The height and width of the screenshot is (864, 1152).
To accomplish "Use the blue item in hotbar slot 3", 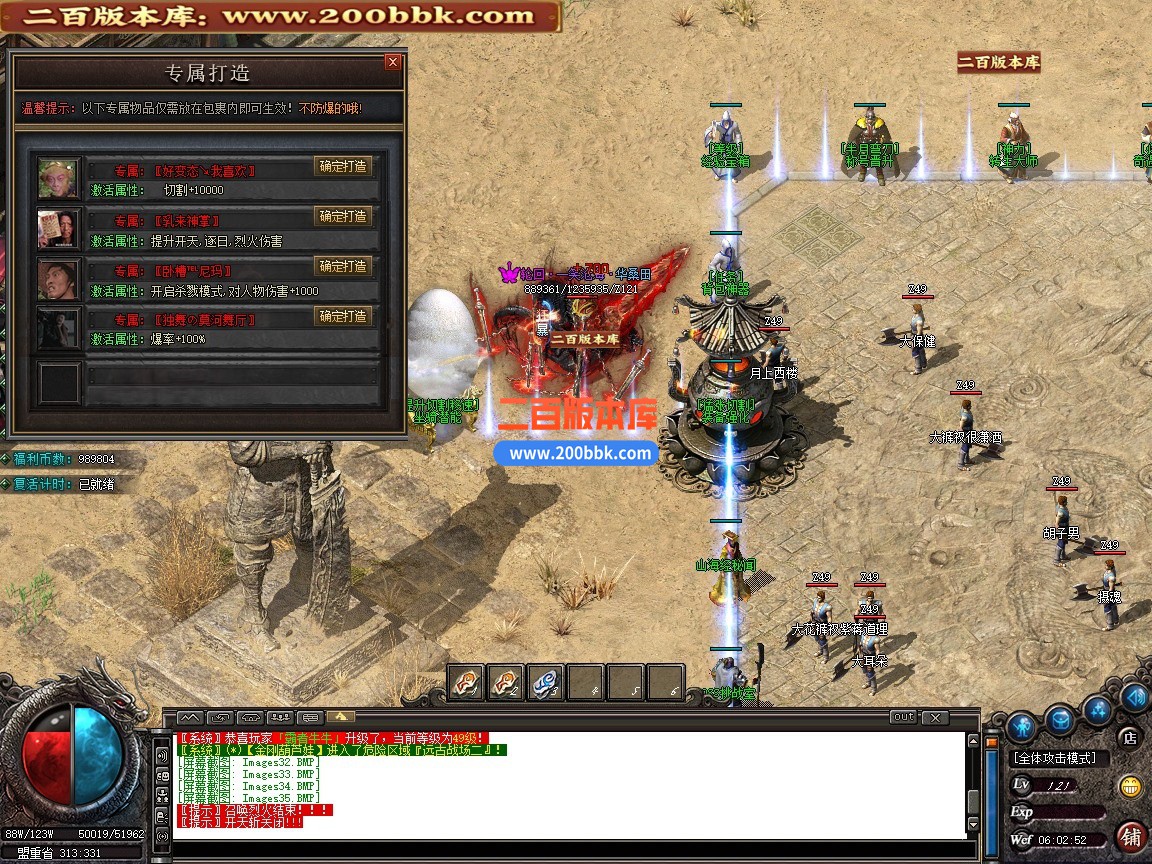I will 546,682.
